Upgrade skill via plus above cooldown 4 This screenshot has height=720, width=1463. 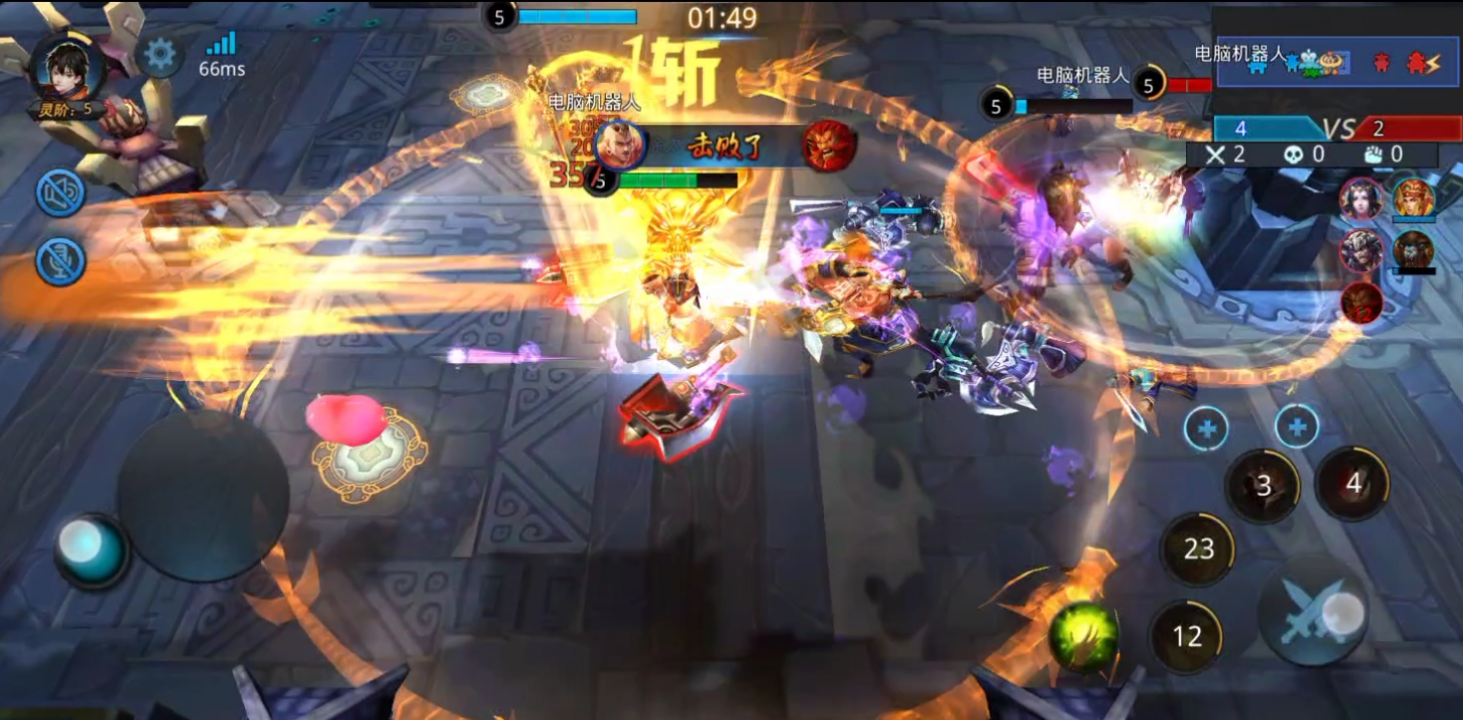[1297, 428]
